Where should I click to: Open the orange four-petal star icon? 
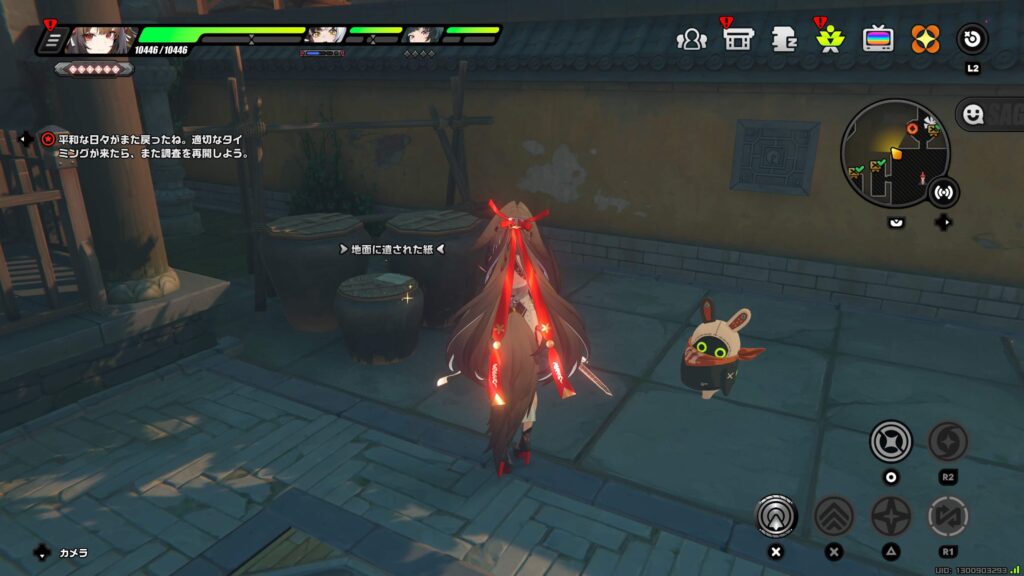coord(925,40)
